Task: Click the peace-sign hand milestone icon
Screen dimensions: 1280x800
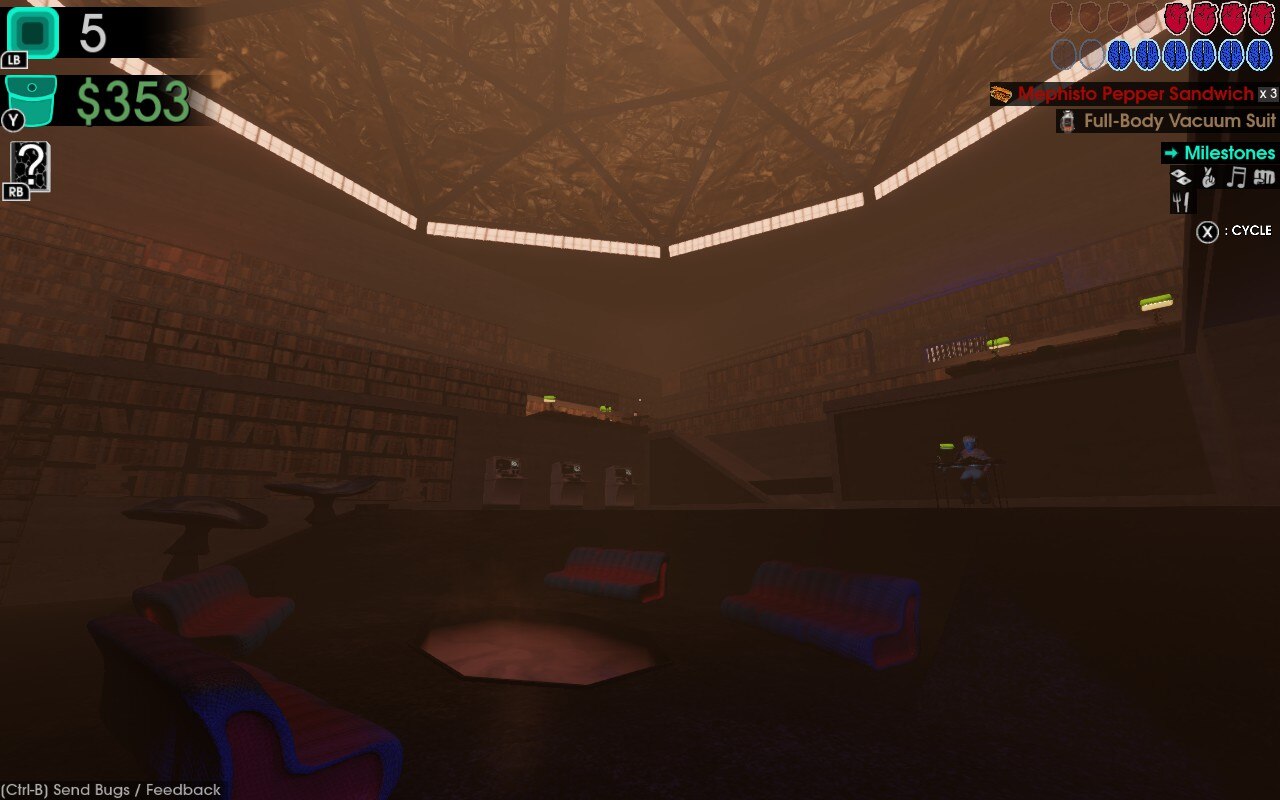Action: (x=1207, y=176)
